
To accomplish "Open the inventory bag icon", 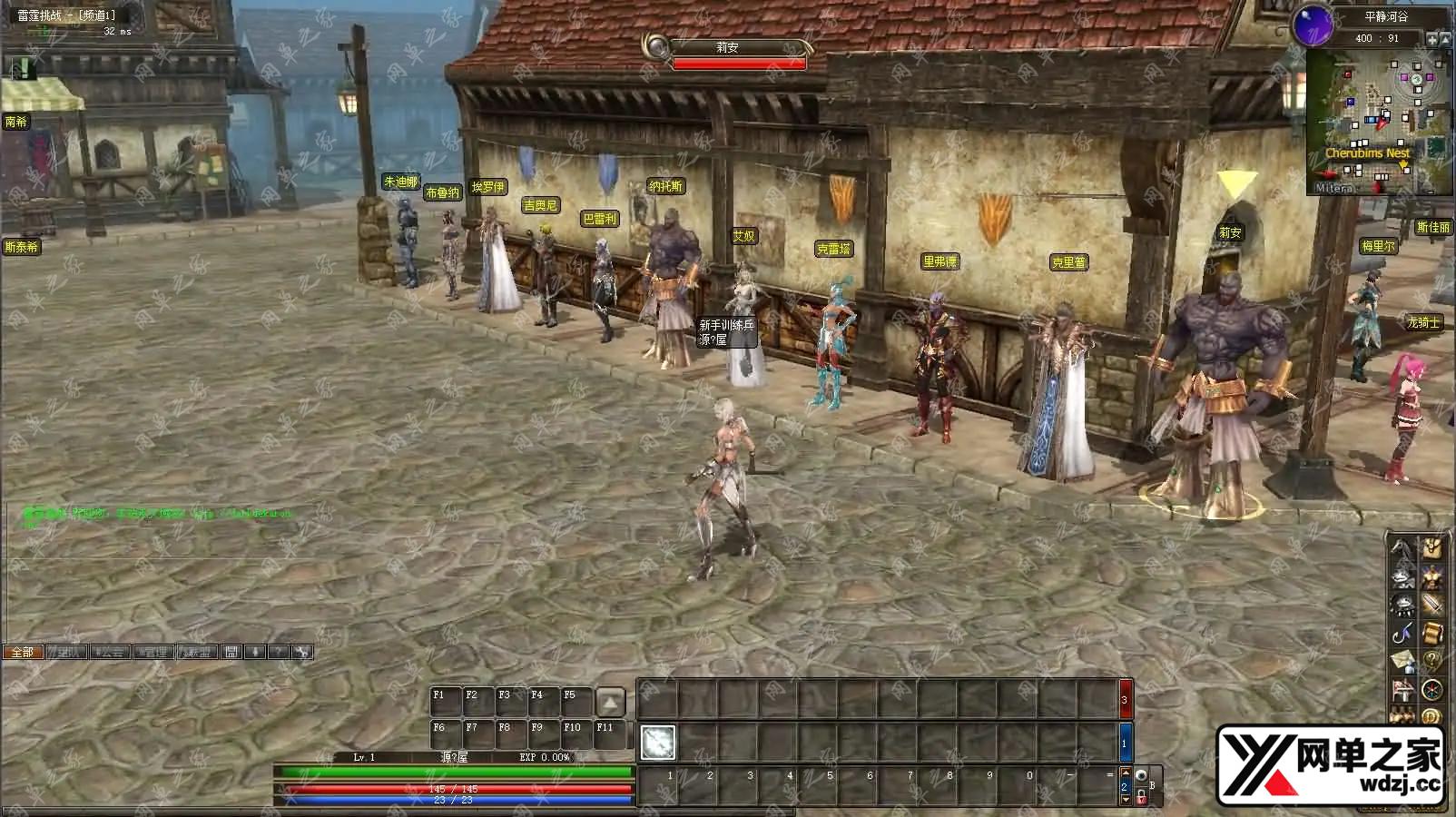I will tap(1431, 548).
